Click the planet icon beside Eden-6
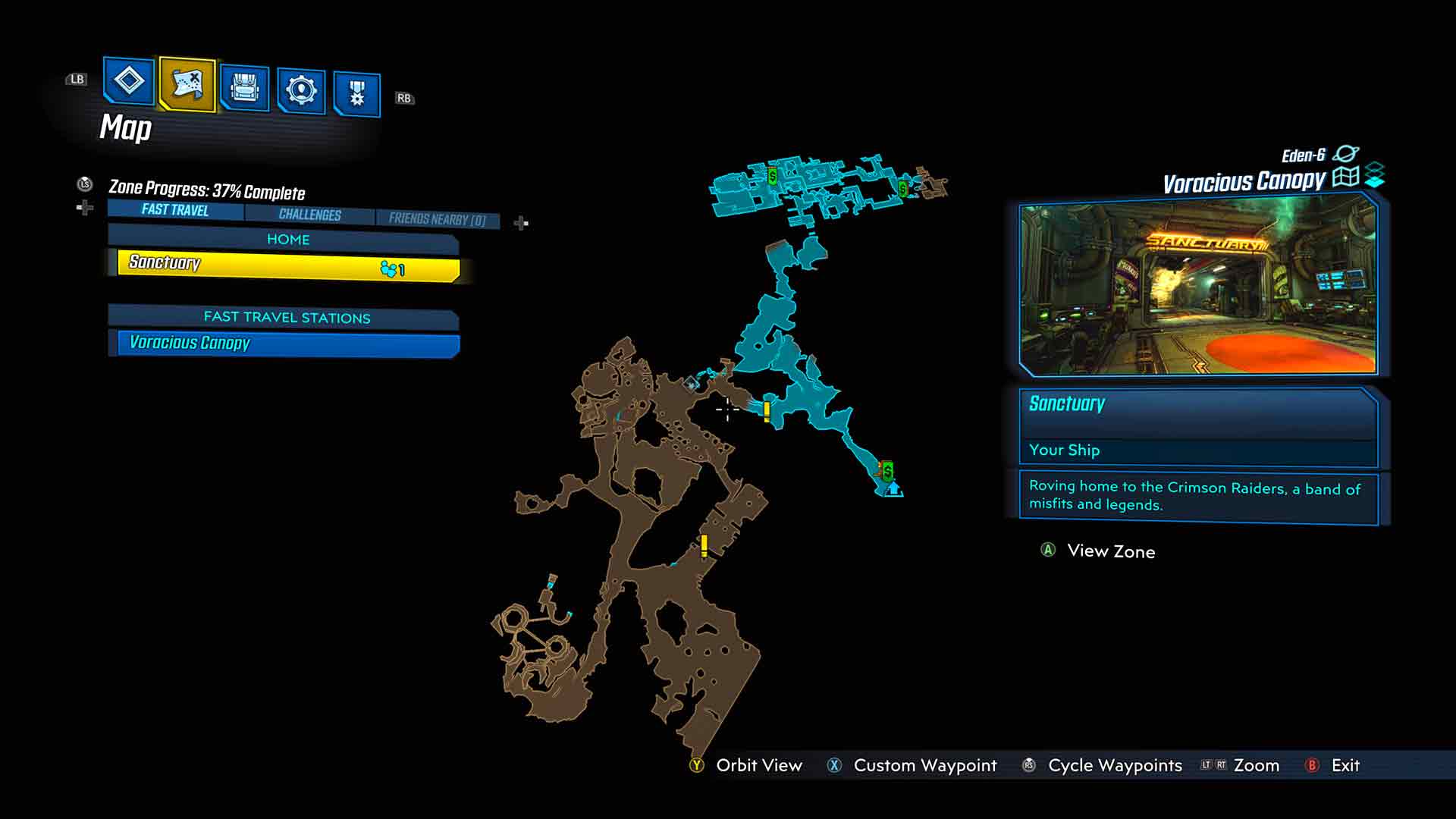Screen dimensions: 1456x819 (1345, 154)
